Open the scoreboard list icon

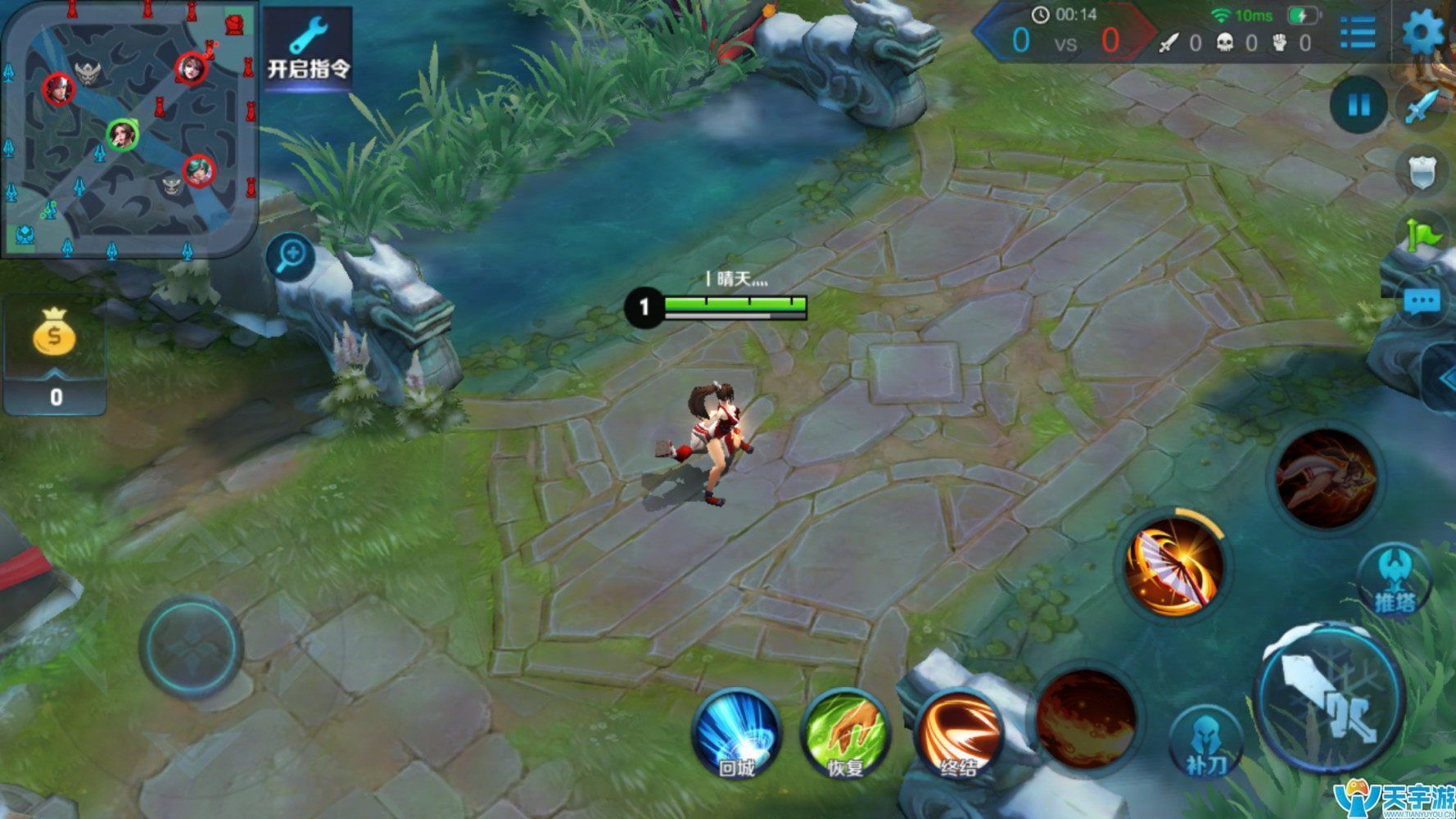pyautogui.click(x=1358, y=33)
